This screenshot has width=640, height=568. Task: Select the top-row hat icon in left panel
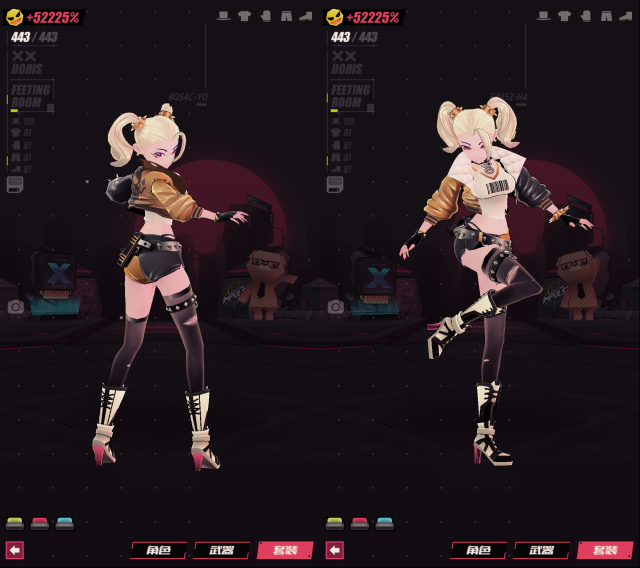(x=223, y=16)
